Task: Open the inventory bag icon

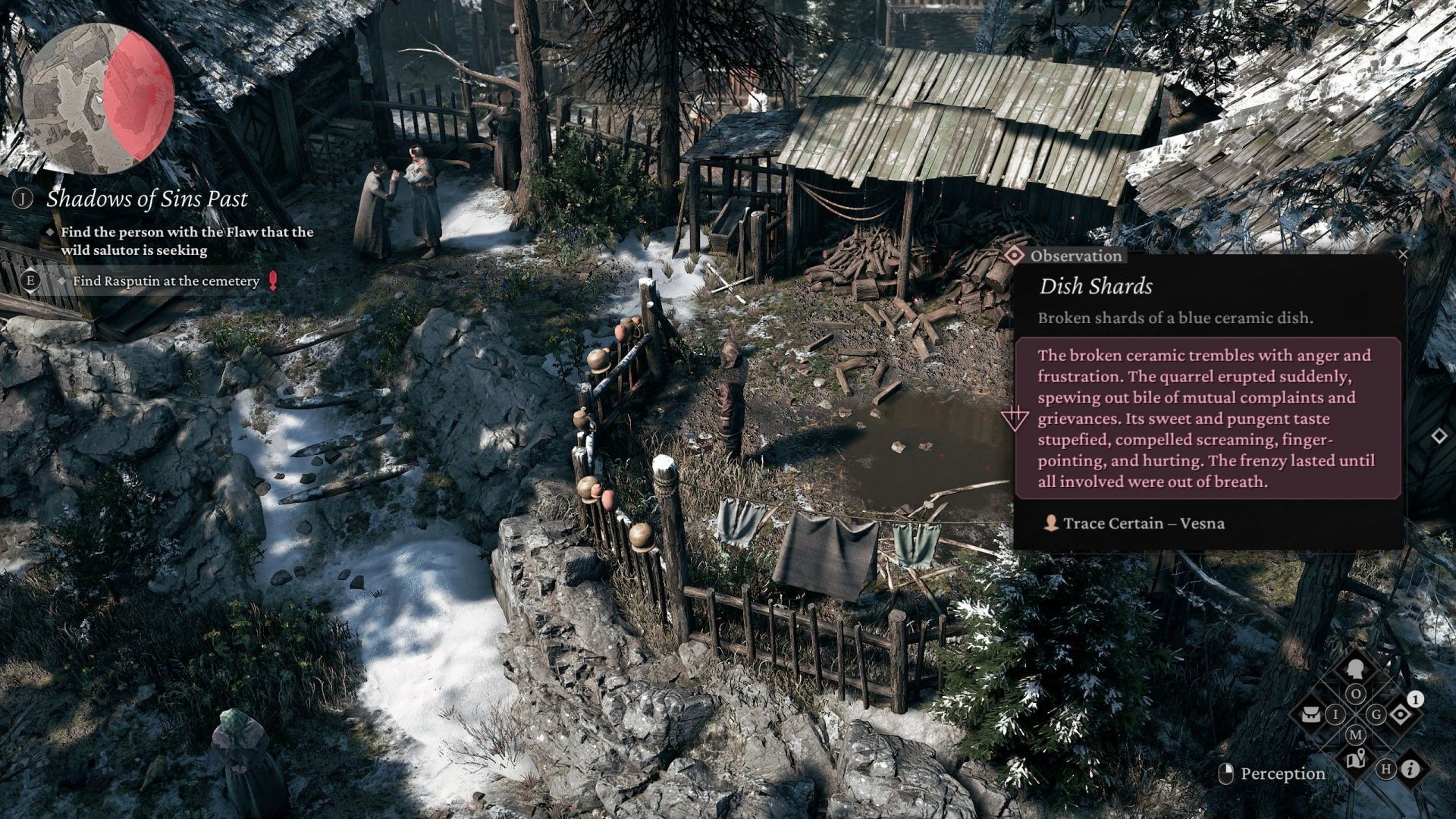Action: tap(1311, 714)
